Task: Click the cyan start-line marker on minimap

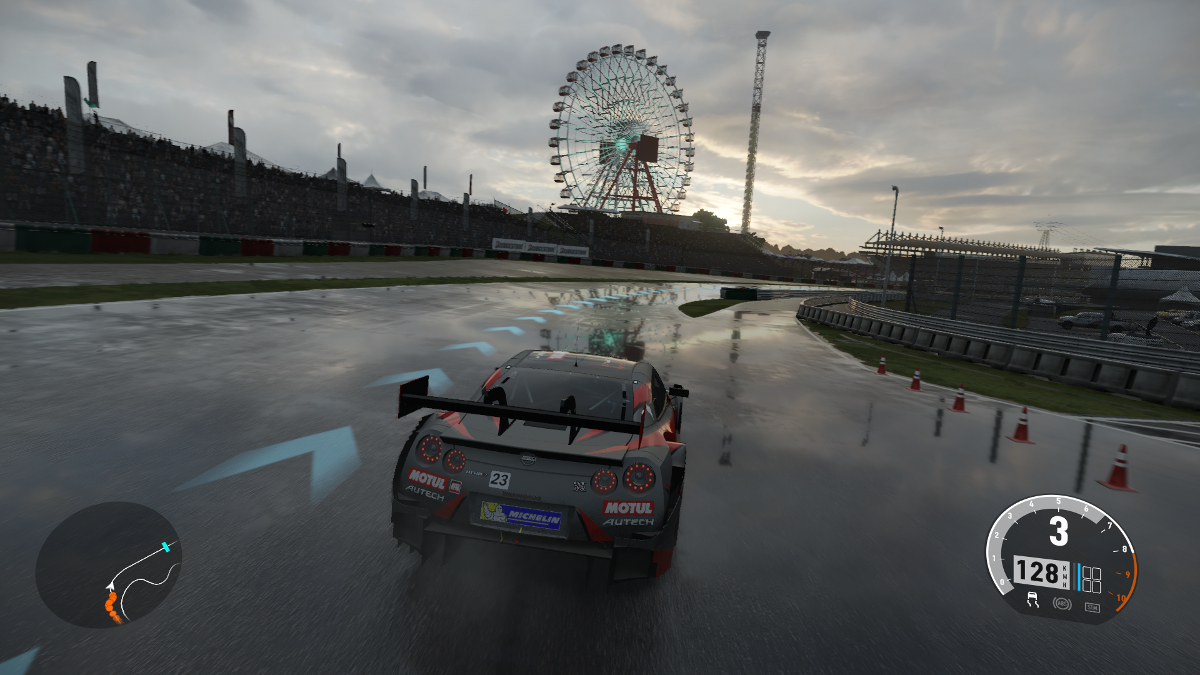Action: [x=166, y=547]
